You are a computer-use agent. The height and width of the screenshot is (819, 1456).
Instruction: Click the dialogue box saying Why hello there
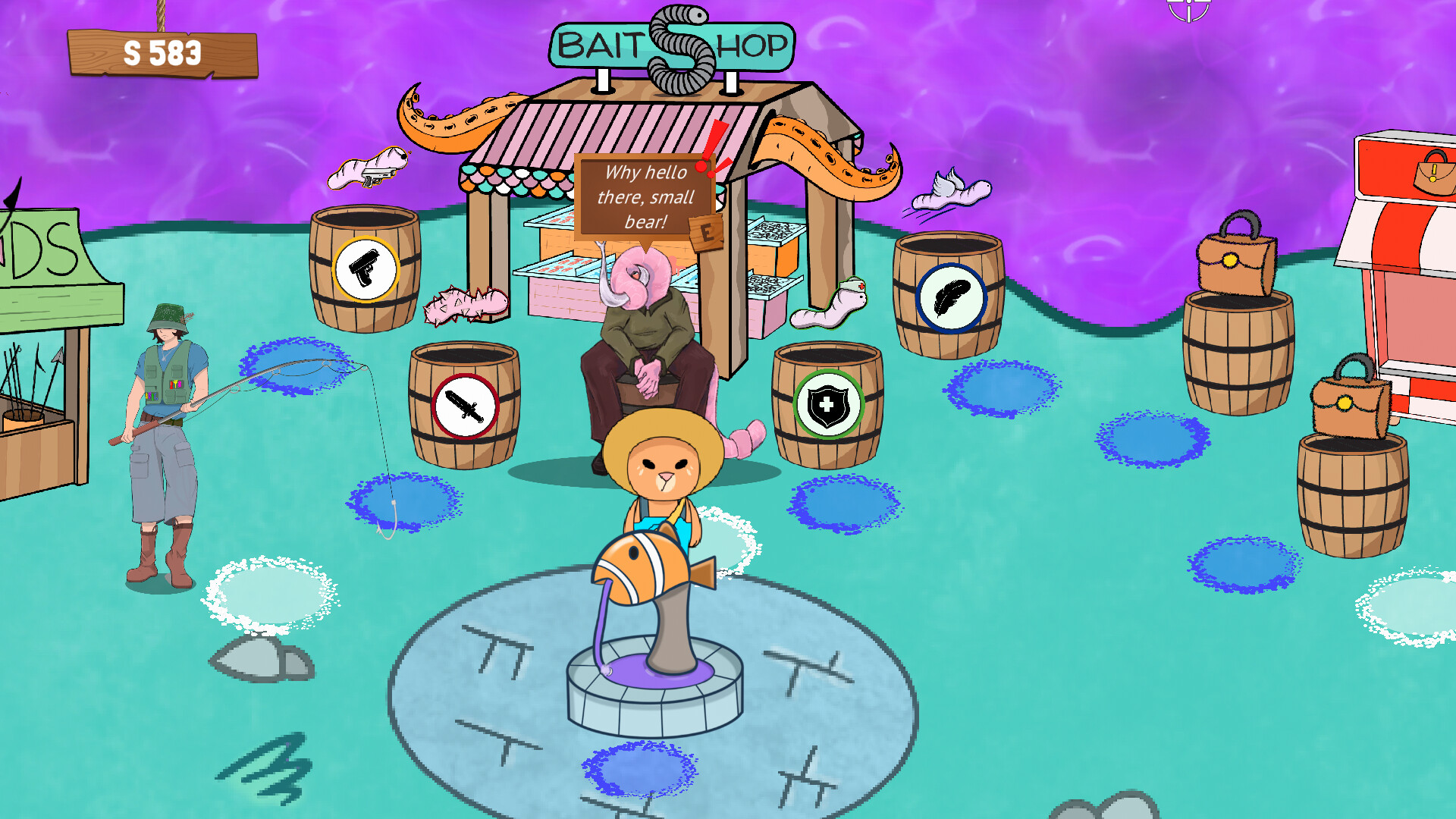point(646,196)
